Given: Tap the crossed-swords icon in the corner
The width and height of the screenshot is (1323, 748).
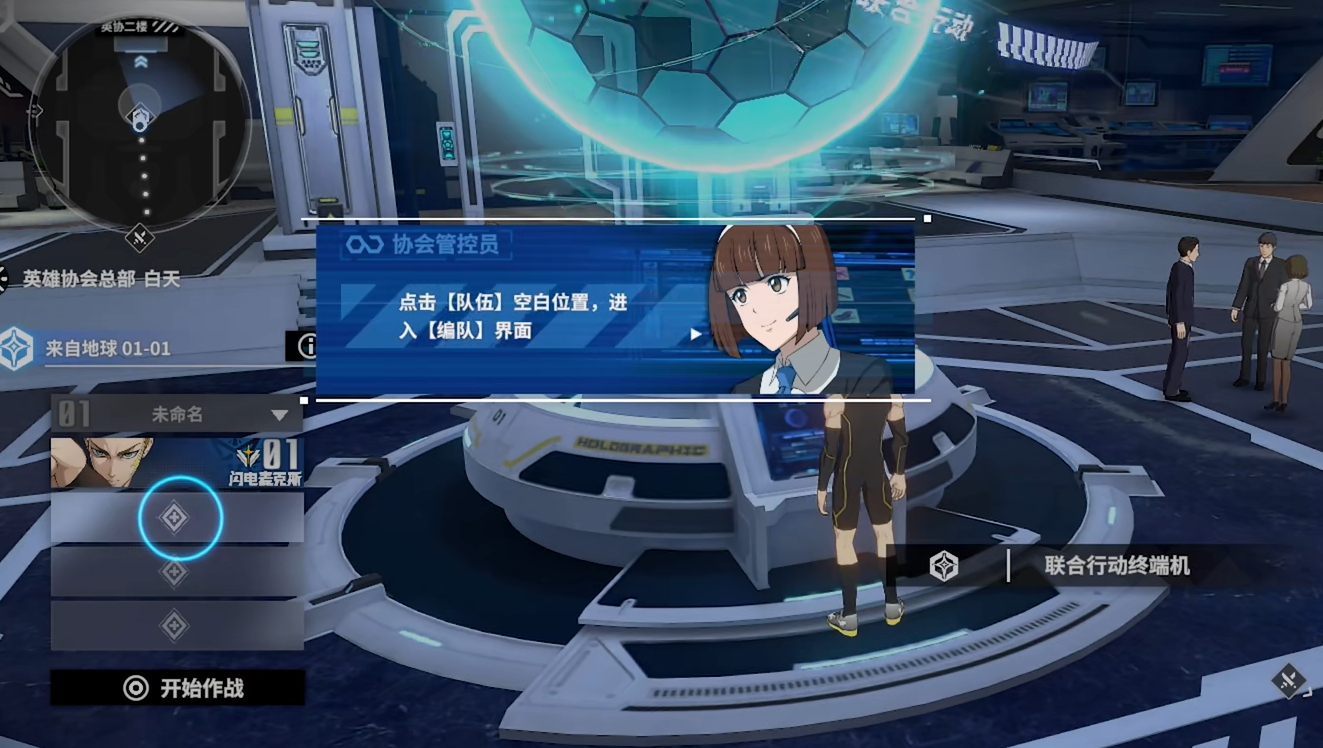Looking at the screenshot, I should tap(1289, 681).
